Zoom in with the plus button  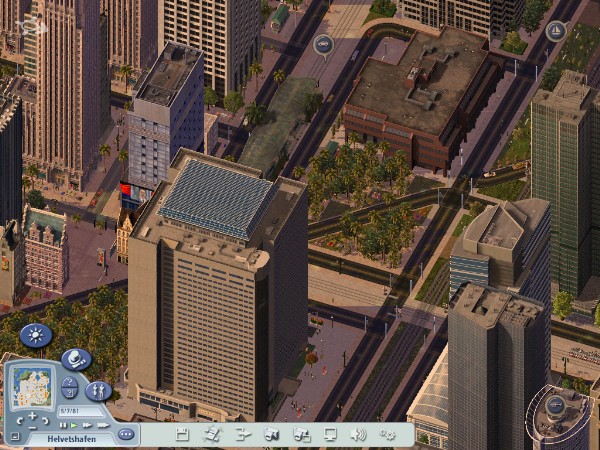(x=32, y=415)
